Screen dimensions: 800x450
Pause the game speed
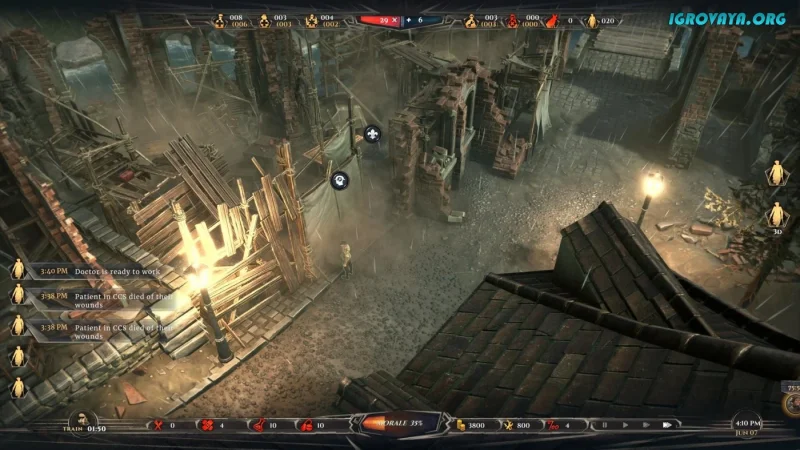coord(603,425)
